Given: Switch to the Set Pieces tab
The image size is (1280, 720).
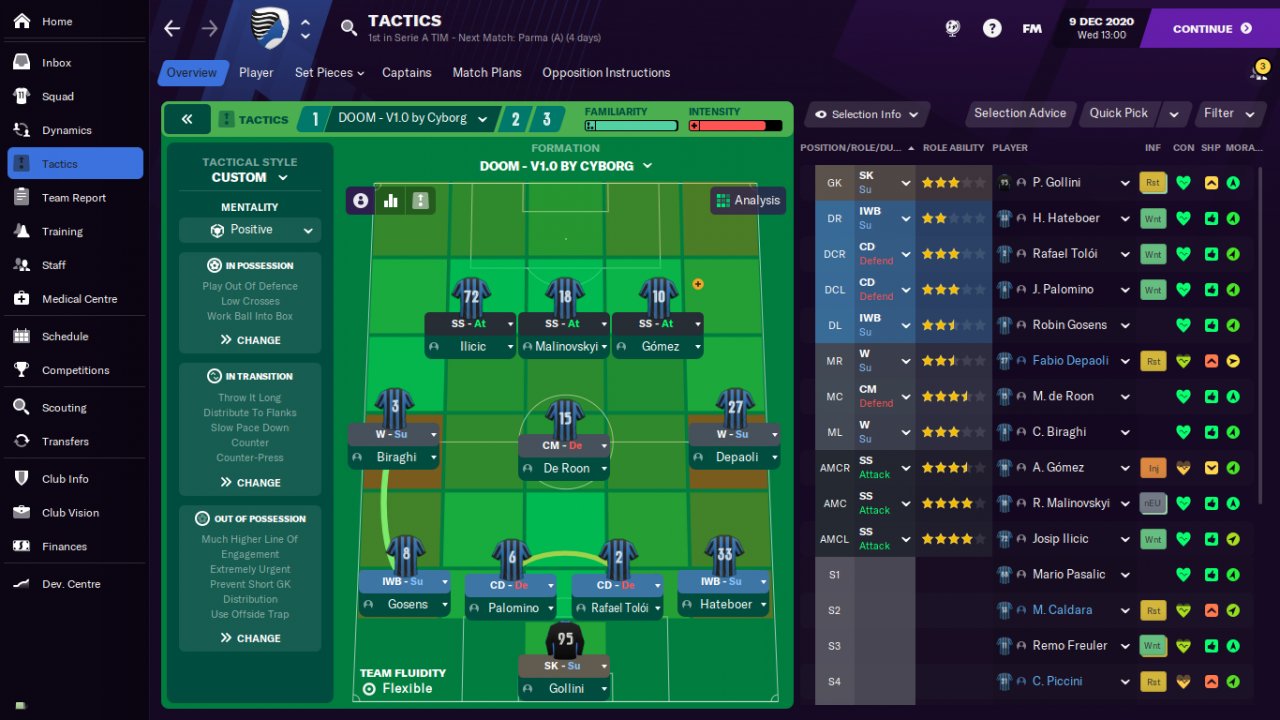Looking at the screenshot, I should pos(329,72).
